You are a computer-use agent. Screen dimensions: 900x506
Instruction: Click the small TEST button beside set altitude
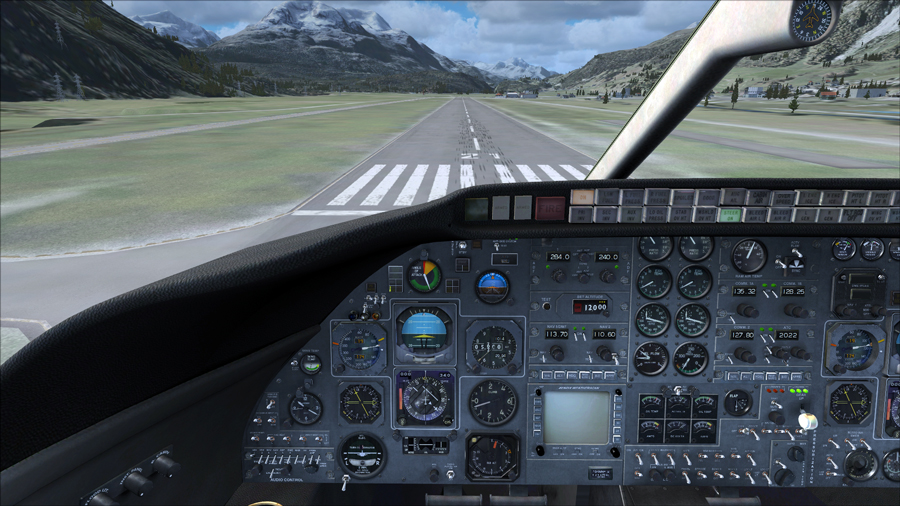coord(547,306)
